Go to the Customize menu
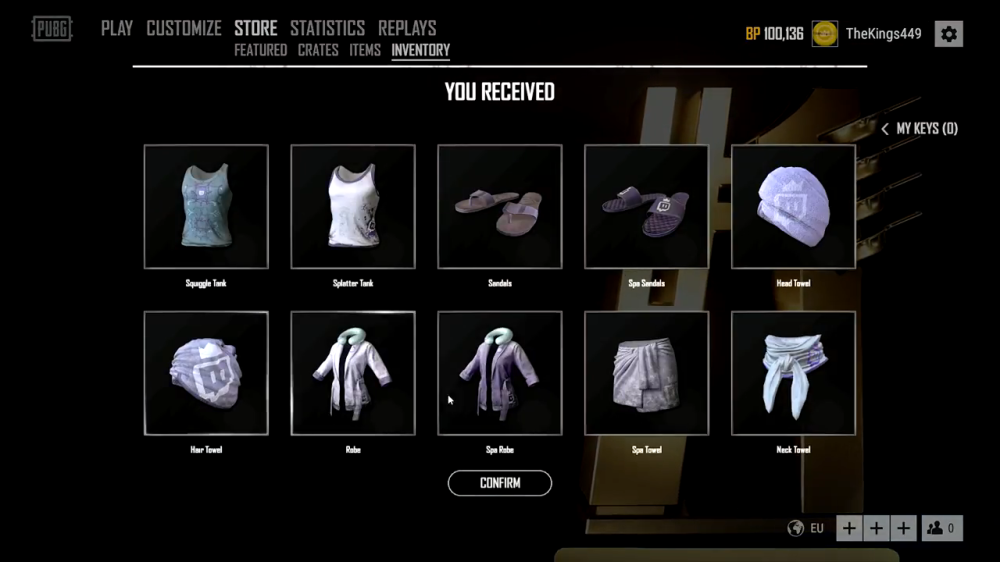This screenshot has height=562, width=1000. [185, 28]
